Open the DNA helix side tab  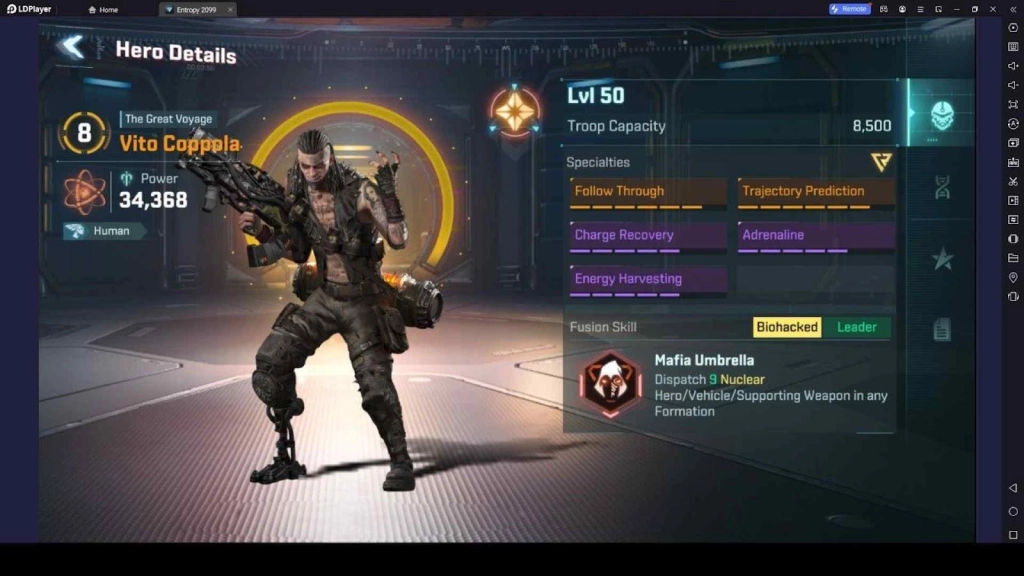(941, 187)
